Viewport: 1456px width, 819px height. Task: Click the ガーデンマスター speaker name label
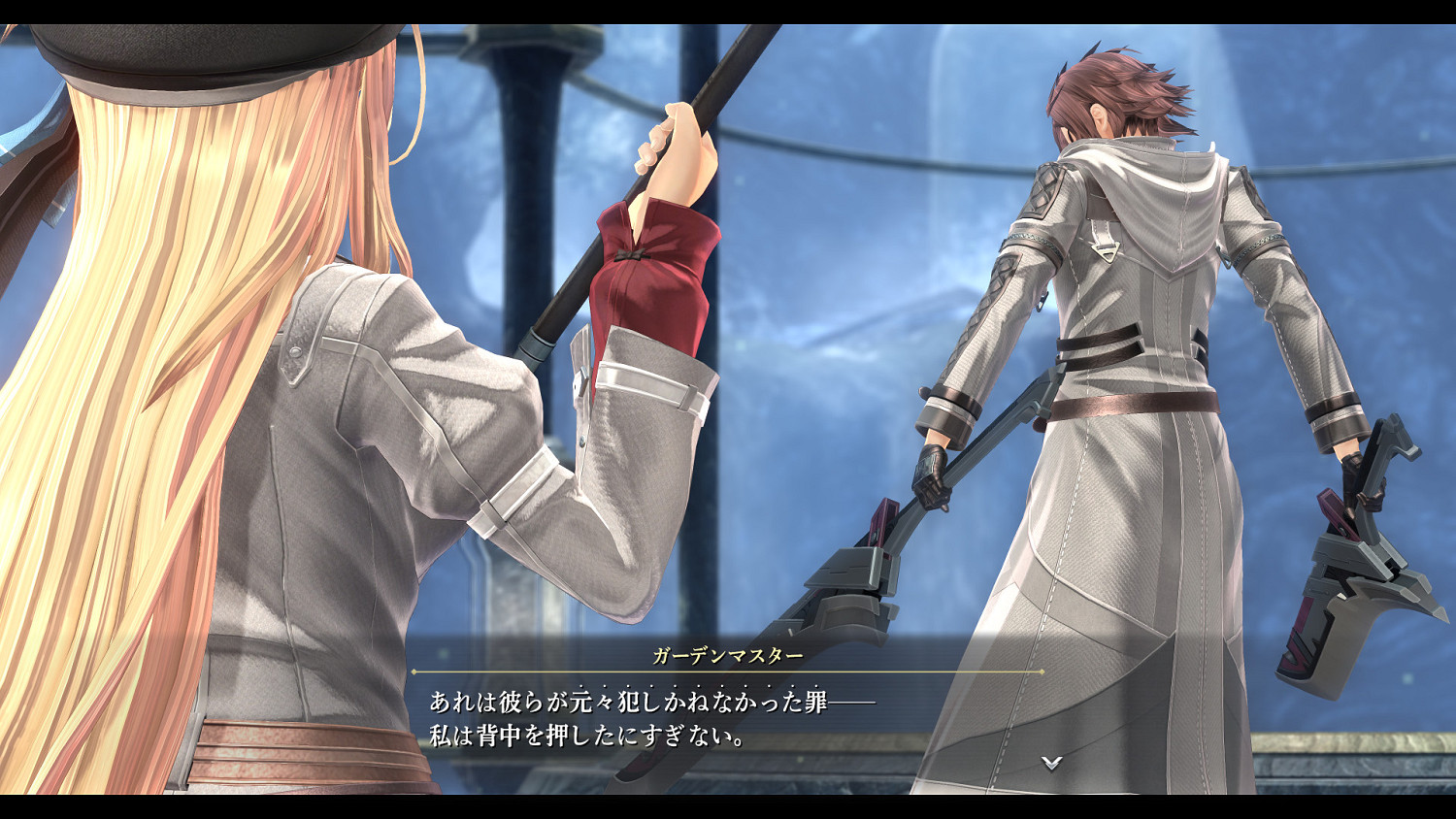tap(729, 656)
